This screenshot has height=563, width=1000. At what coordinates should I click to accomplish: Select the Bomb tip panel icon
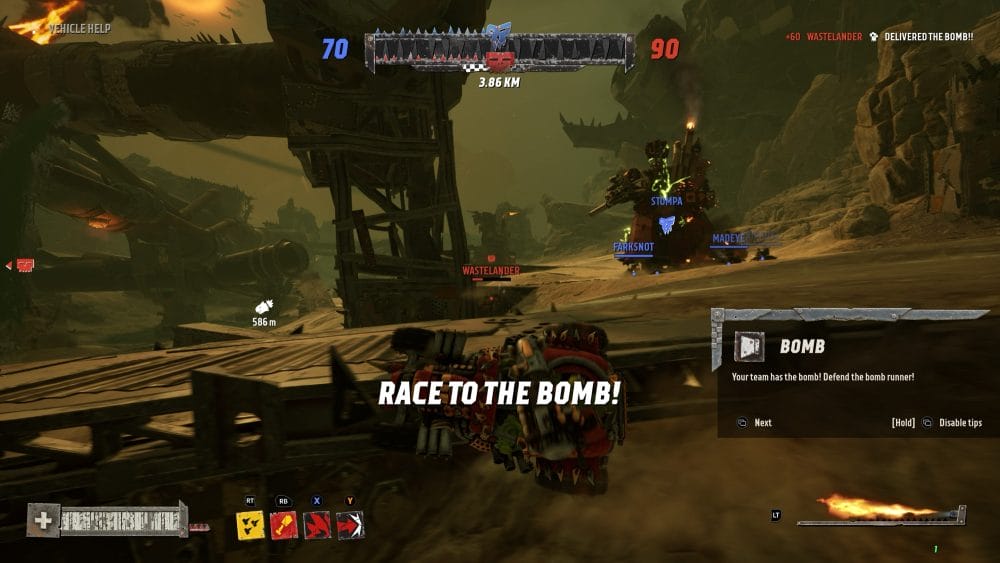pyautogui.click(x=749, y=346)
